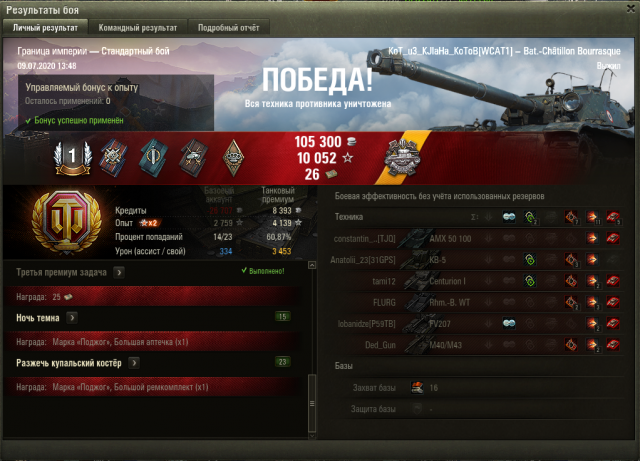Image resolution: width=640 pixels, height=461 pixels.
Task: Open the Подробный отчёт tab
Action: (227, 28)
